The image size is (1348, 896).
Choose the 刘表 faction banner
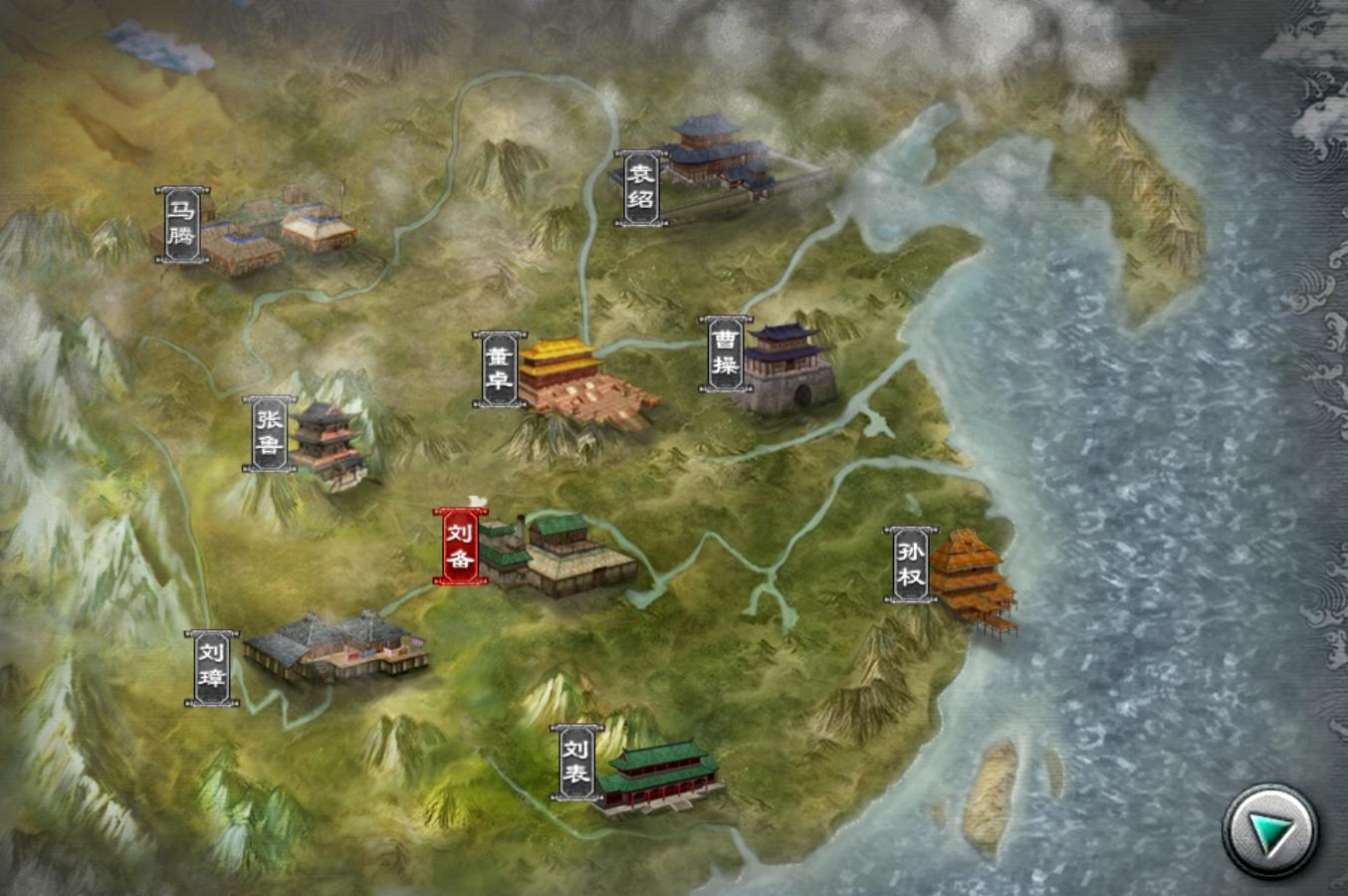coord(576,763)
